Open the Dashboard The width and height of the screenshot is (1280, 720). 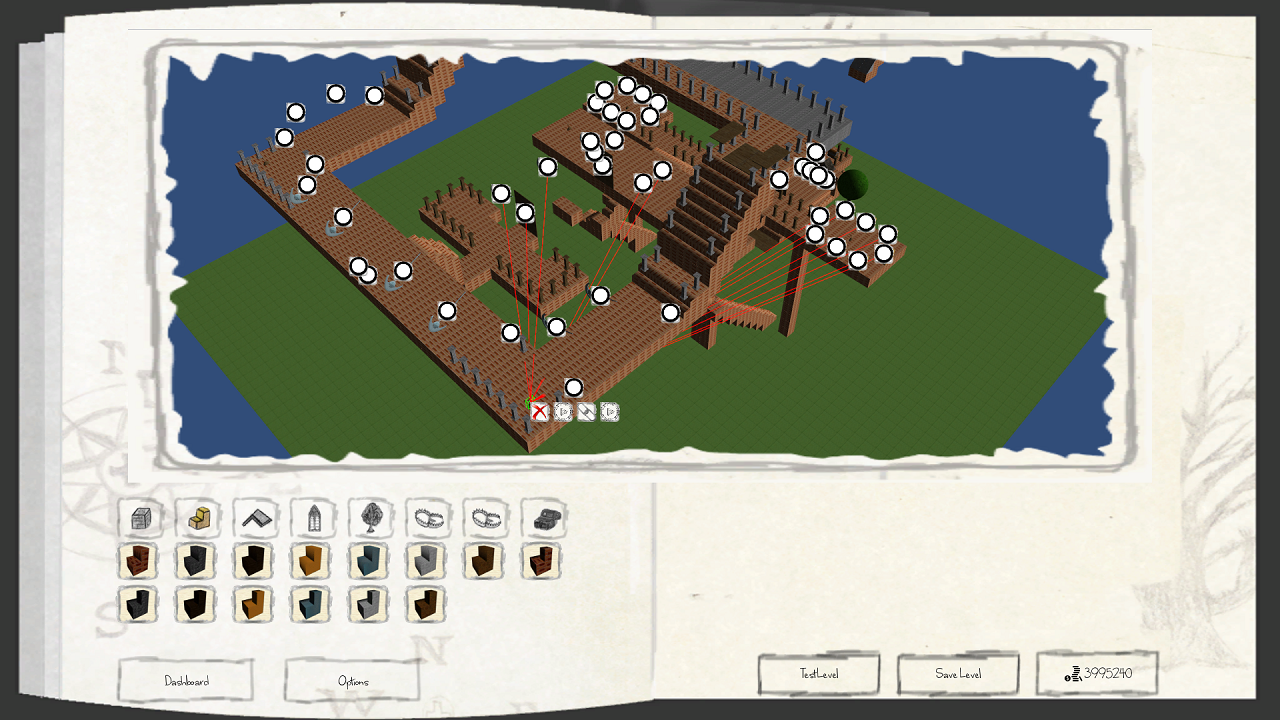pyautogui.click(x=186, y=681)
